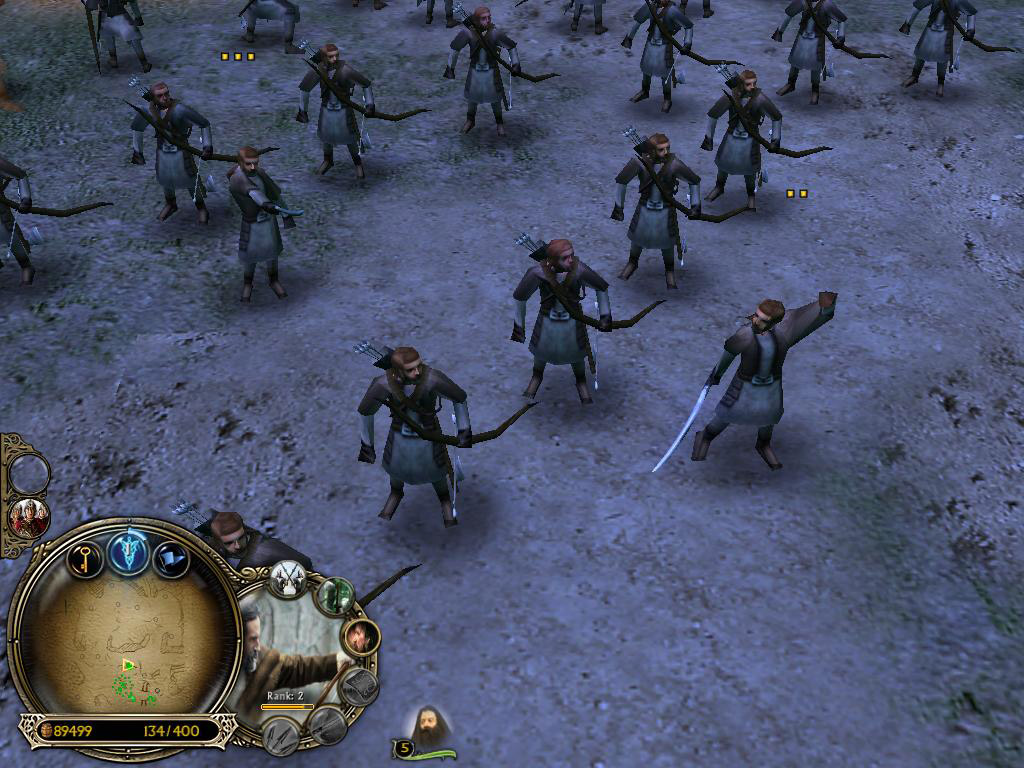Select the blue flag button above minimap
The width and height of the screenshot is (1024, 768).
170,558
